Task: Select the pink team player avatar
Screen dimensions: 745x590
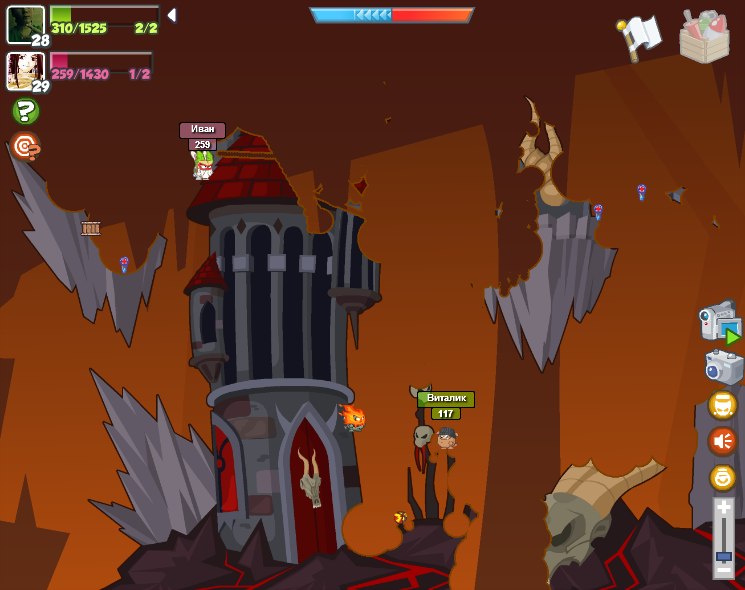Action: click(25, 70)
